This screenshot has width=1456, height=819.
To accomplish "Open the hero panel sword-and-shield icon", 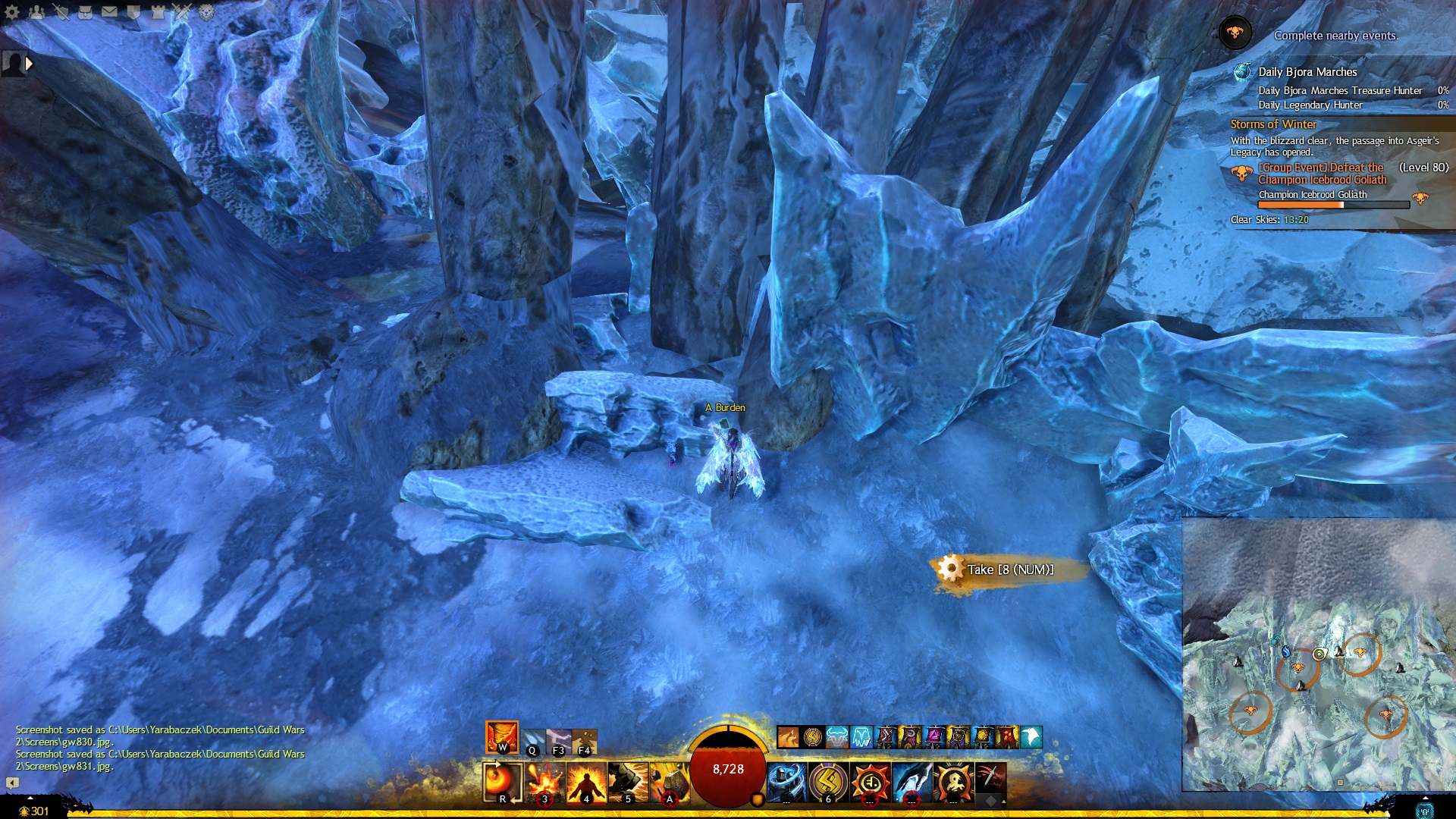I will coord(61,11).
